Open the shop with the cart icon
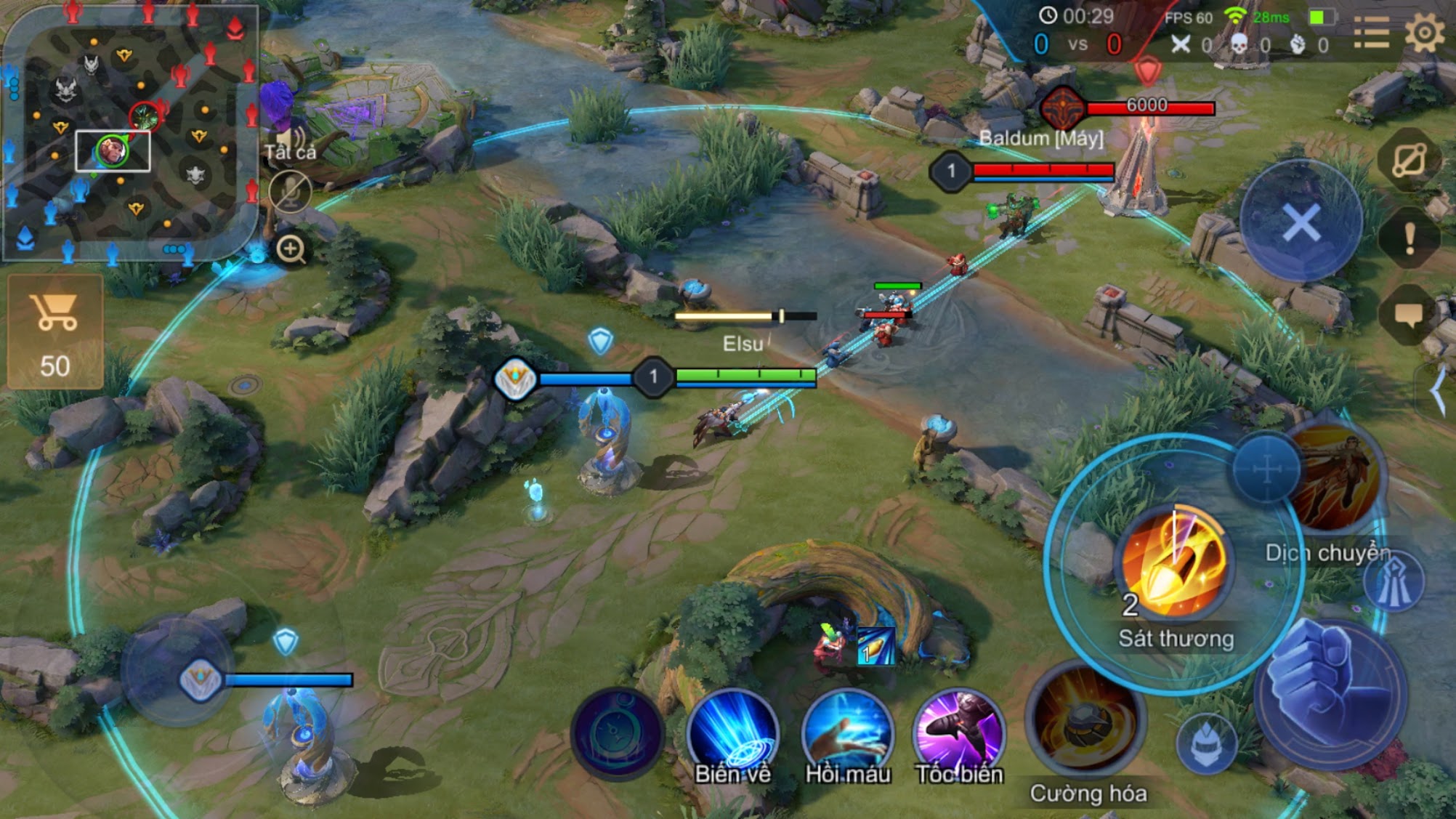Screen dimensions: 1456x819 (x=55, y=331)
